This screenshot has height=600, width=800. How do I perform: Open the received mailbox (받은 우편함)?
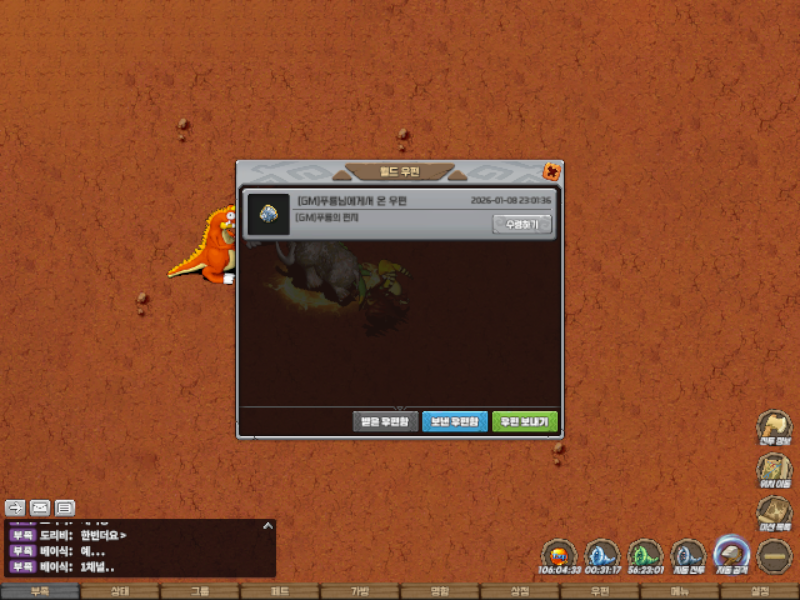point(384,422)
